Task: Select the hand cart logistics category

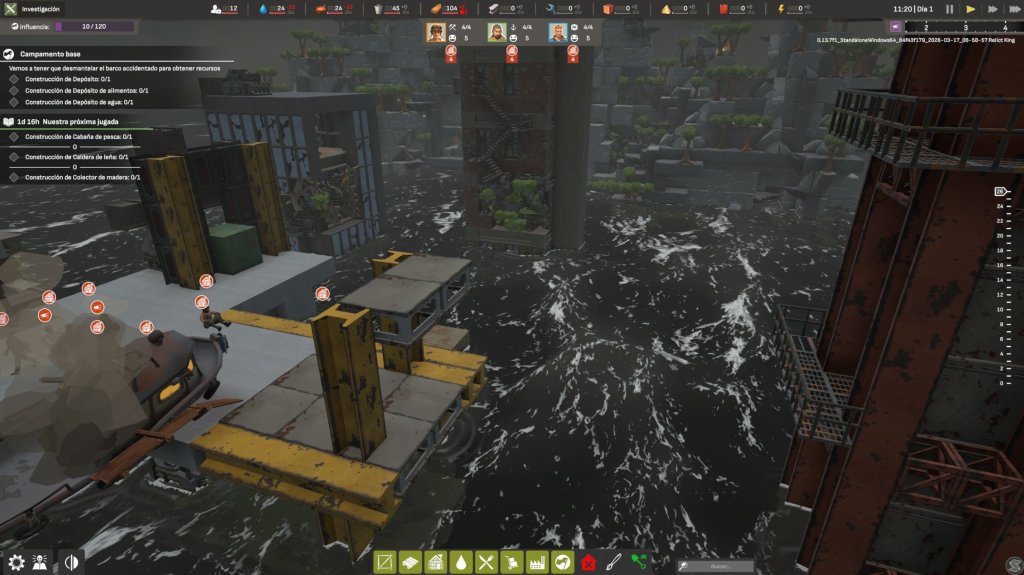Action: (x=513, y=562)
